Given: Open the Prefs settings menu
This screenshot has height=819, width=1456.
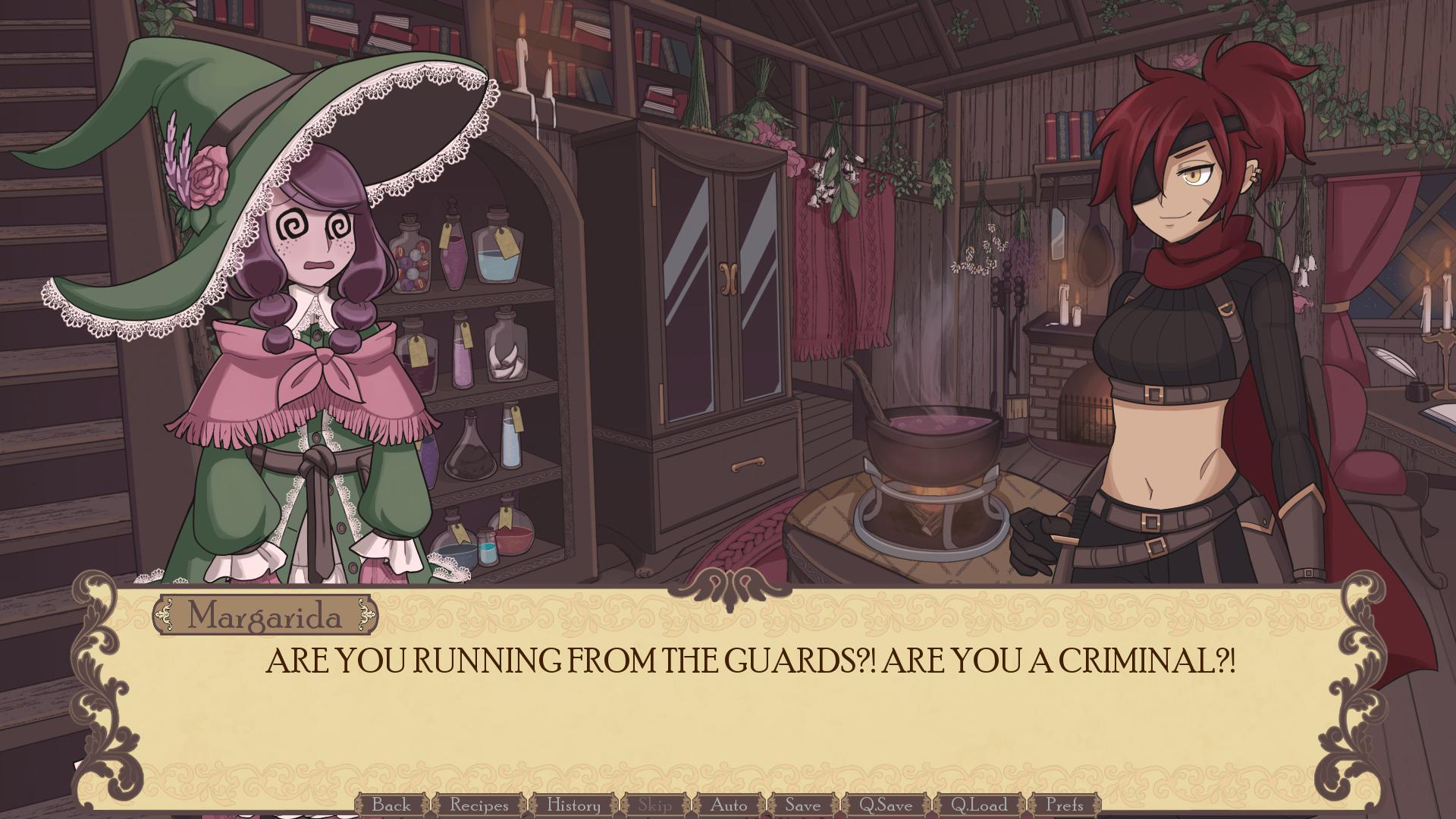Looking at the screenshot, I should tap(1068, 806).
